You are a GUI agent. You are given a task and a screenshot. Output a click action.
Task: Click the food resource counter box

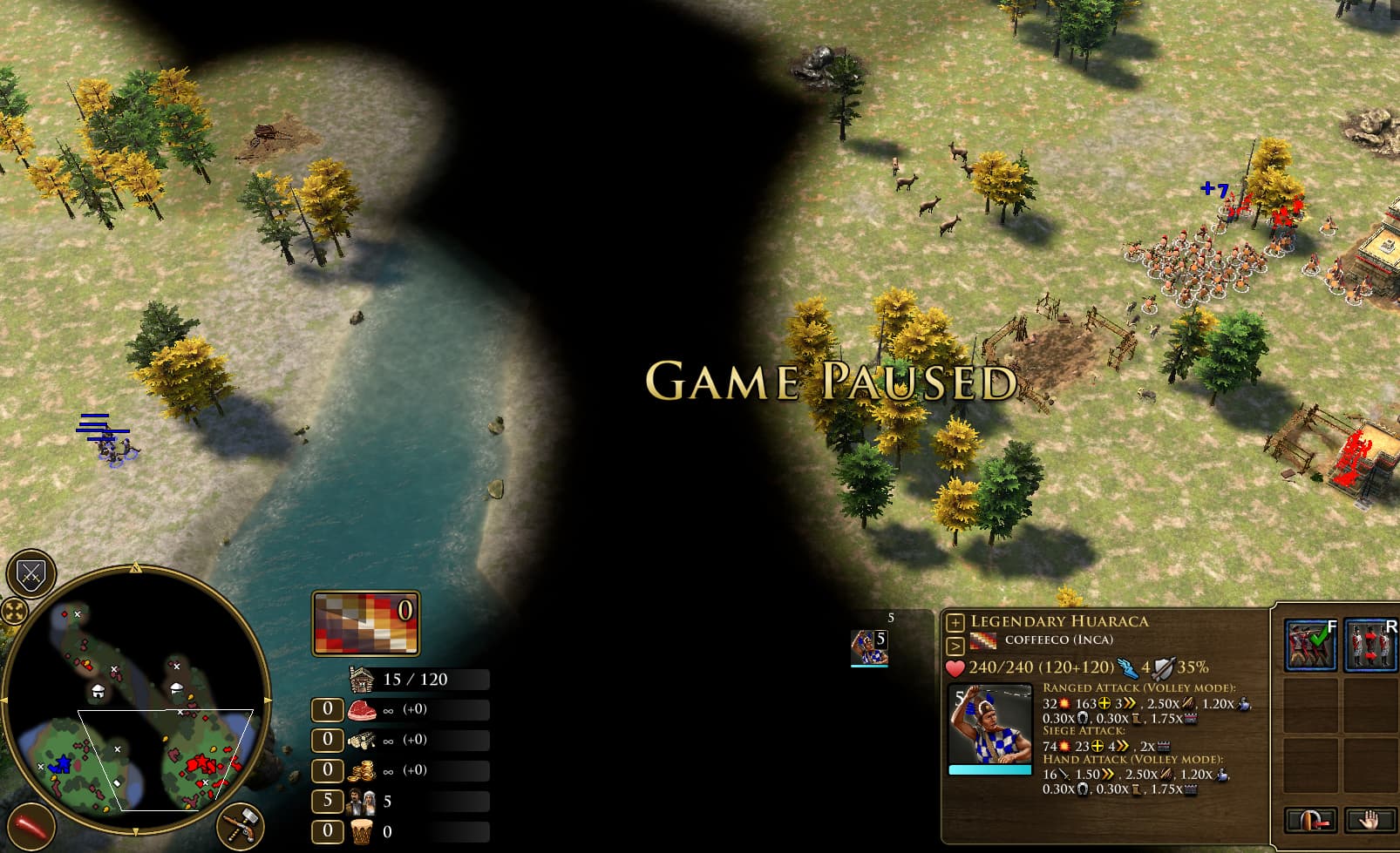point(327,709)
